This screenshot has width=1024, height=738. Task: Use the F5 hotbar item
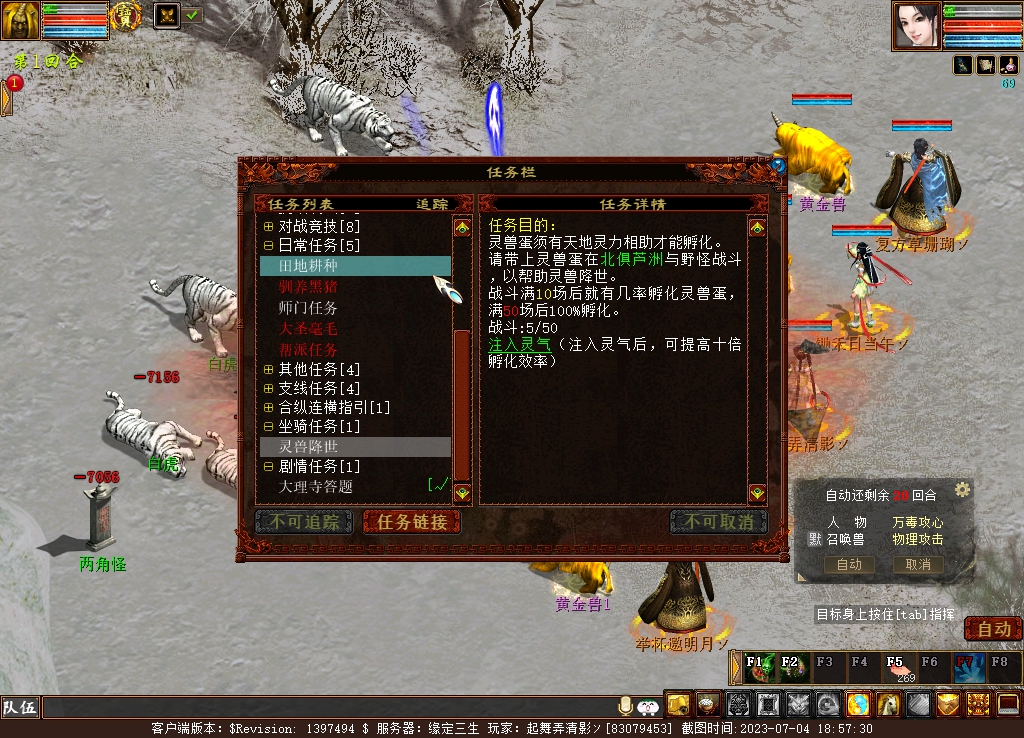tap(896, 667)
